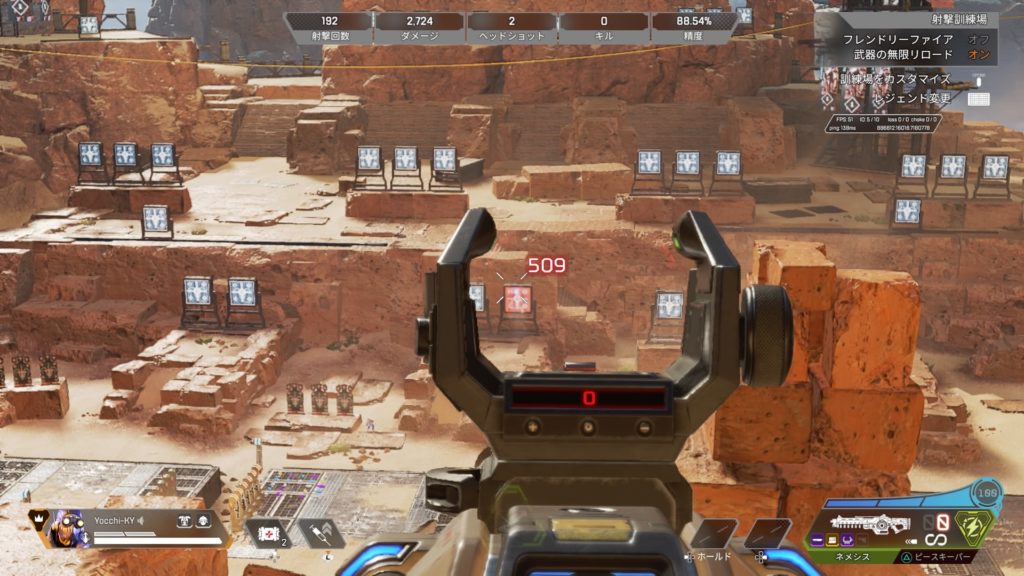Choose the change legend option (レジェンド変更)
Screen dimensions: 1024x576
tap(910, 99)
